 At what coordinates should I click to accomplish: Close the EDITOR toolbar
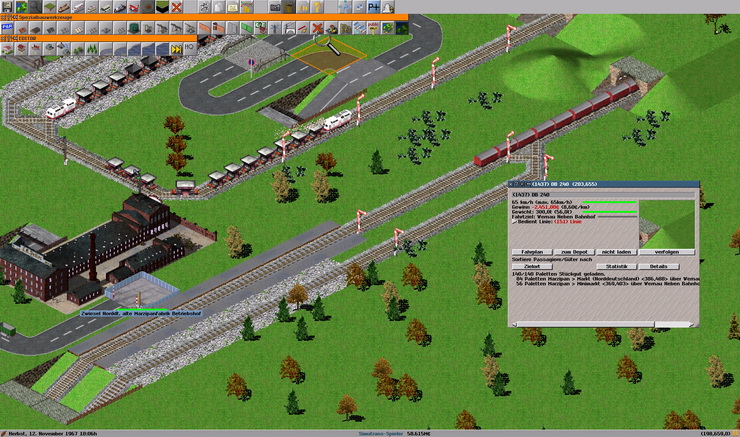click(x=3, y=37)
